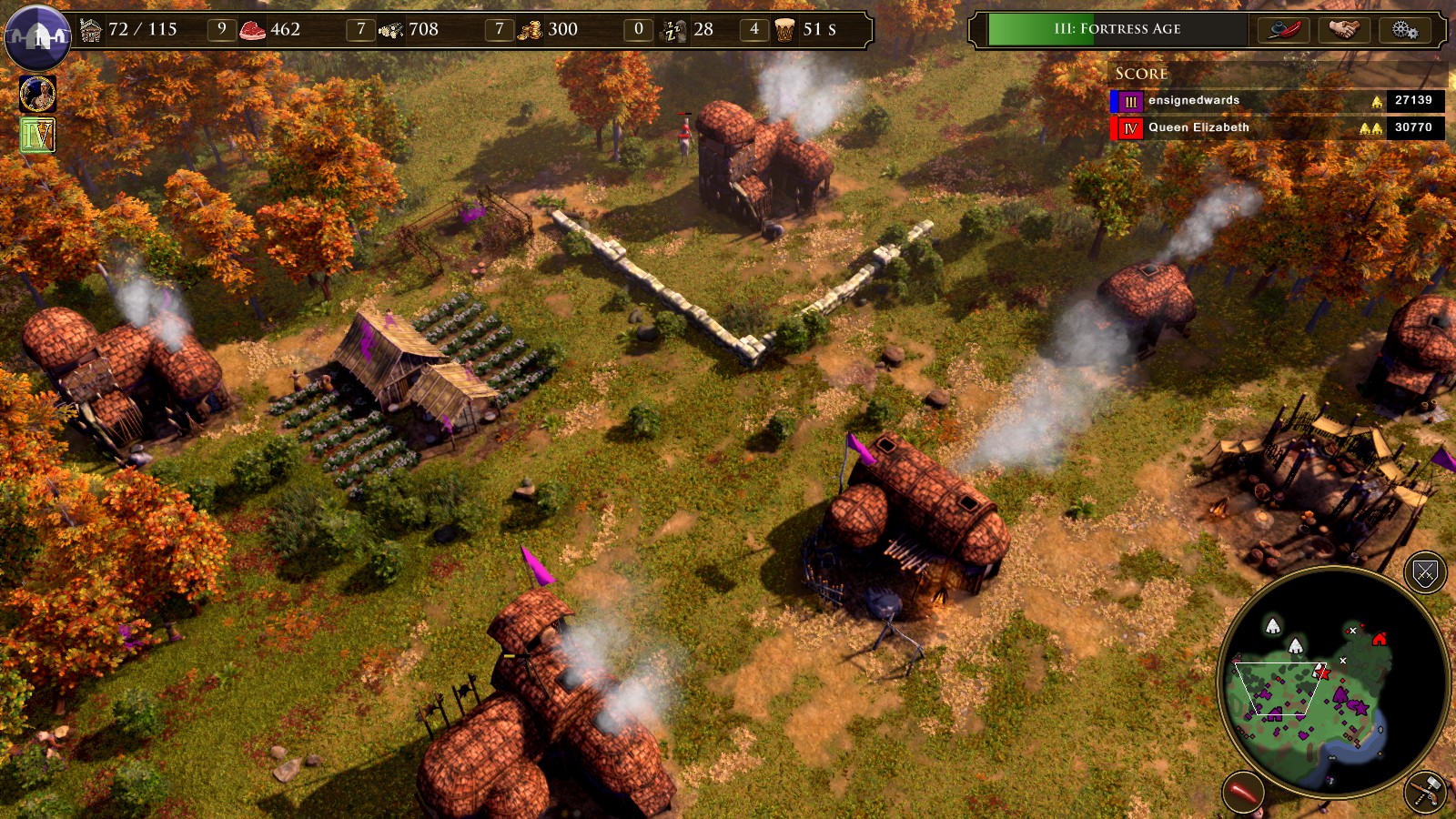Image resolution: width=1456 pixels, height=819 pixels.
Task: Select Queen Elizabeth in the score list
Action: tap(1198, 127)
